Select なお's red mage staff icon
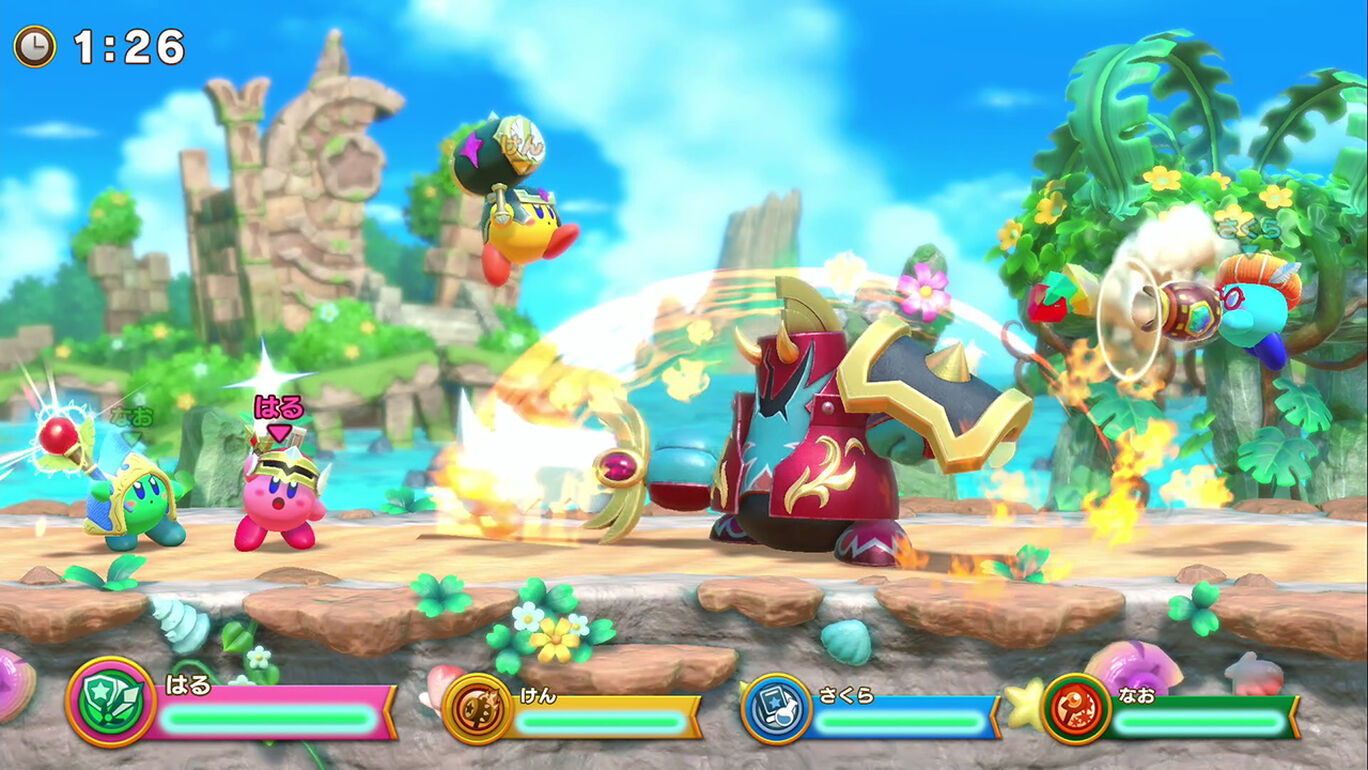The height and width of the screenshot is (770, 1368). [x=1076, y=708]
